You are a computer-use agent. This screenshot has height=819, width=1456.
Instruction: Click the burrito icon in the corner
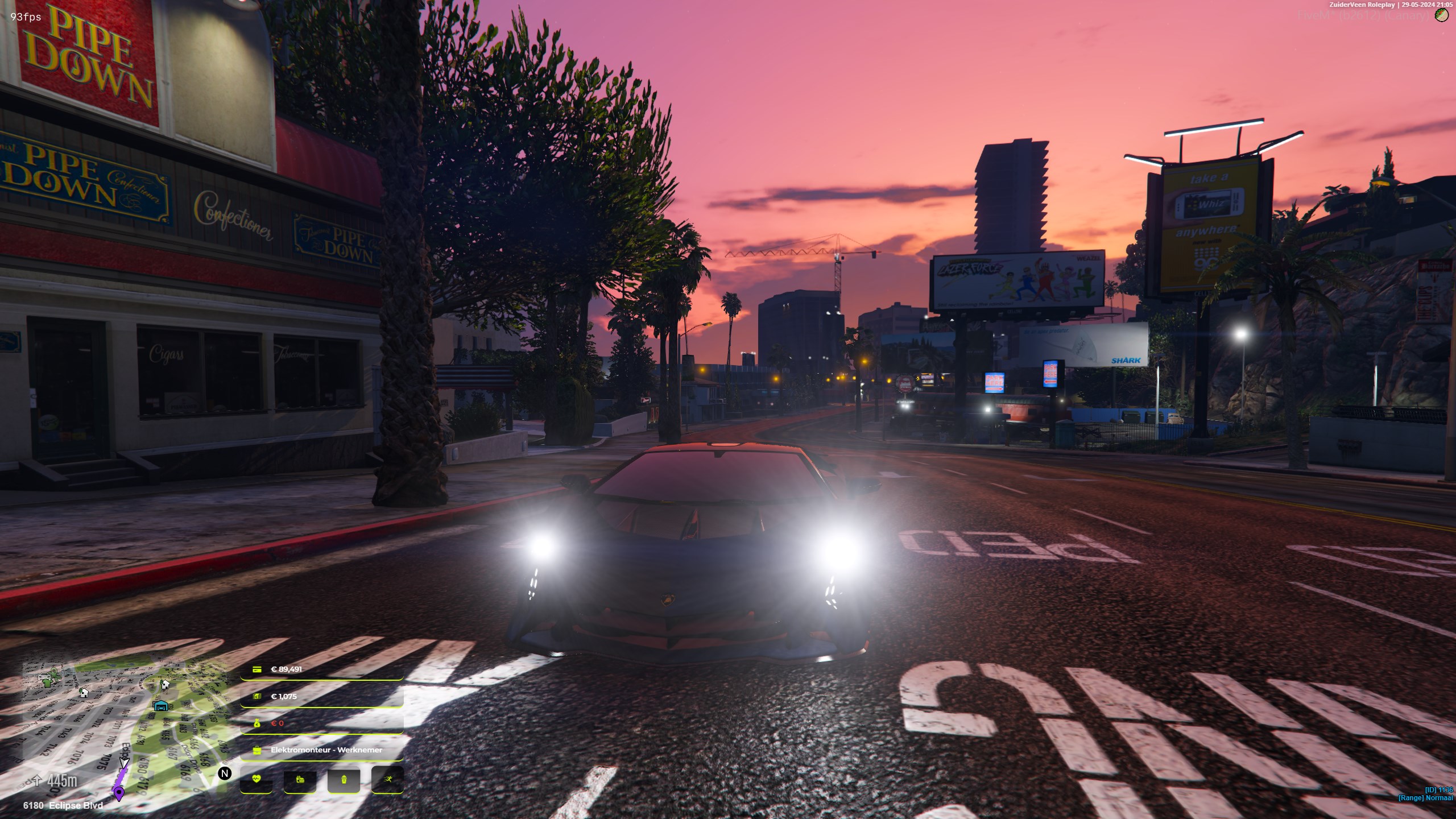tap(1441, 15)
